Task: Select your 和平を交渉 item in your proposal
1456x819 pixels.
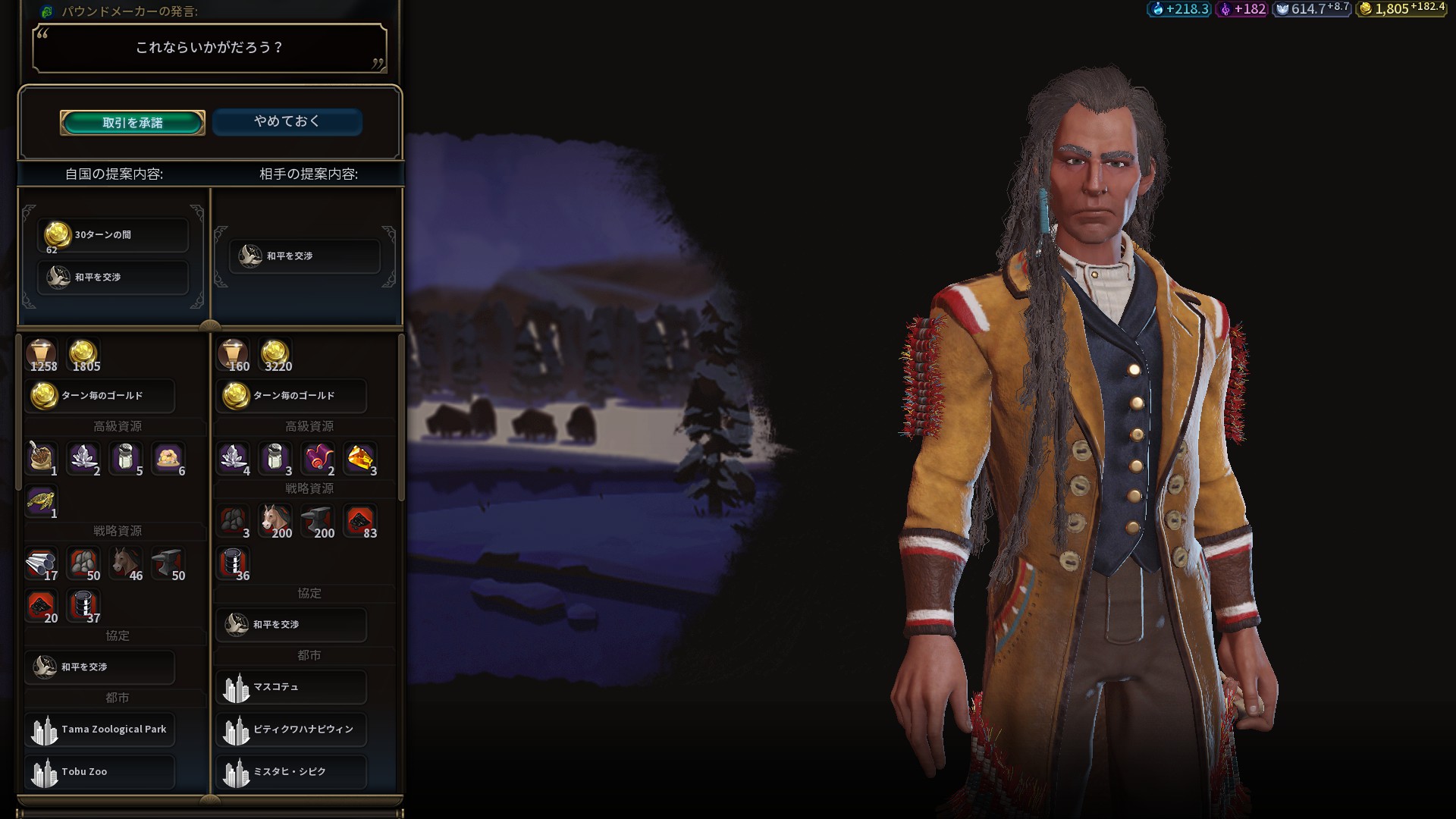Action: (x=113, y=278)
